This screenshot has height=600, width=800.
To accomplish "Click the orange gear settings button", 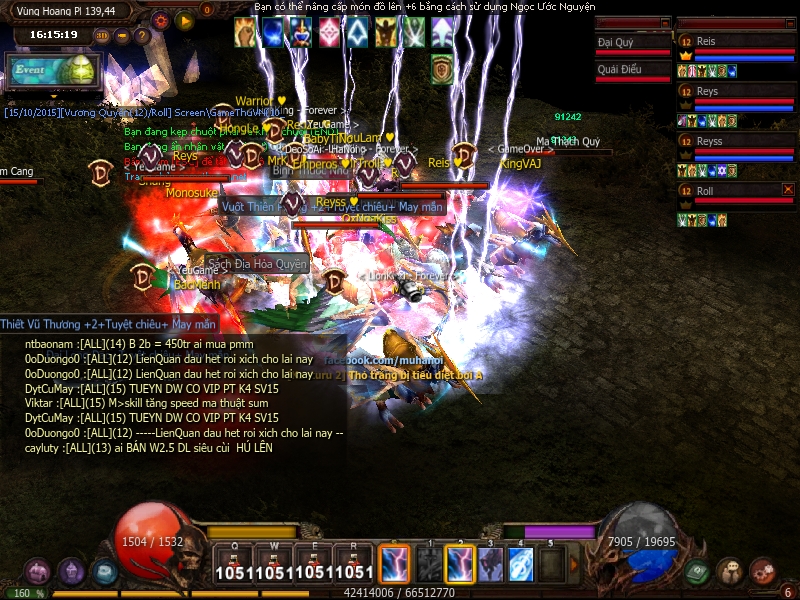I will click(x=160, y=20).
